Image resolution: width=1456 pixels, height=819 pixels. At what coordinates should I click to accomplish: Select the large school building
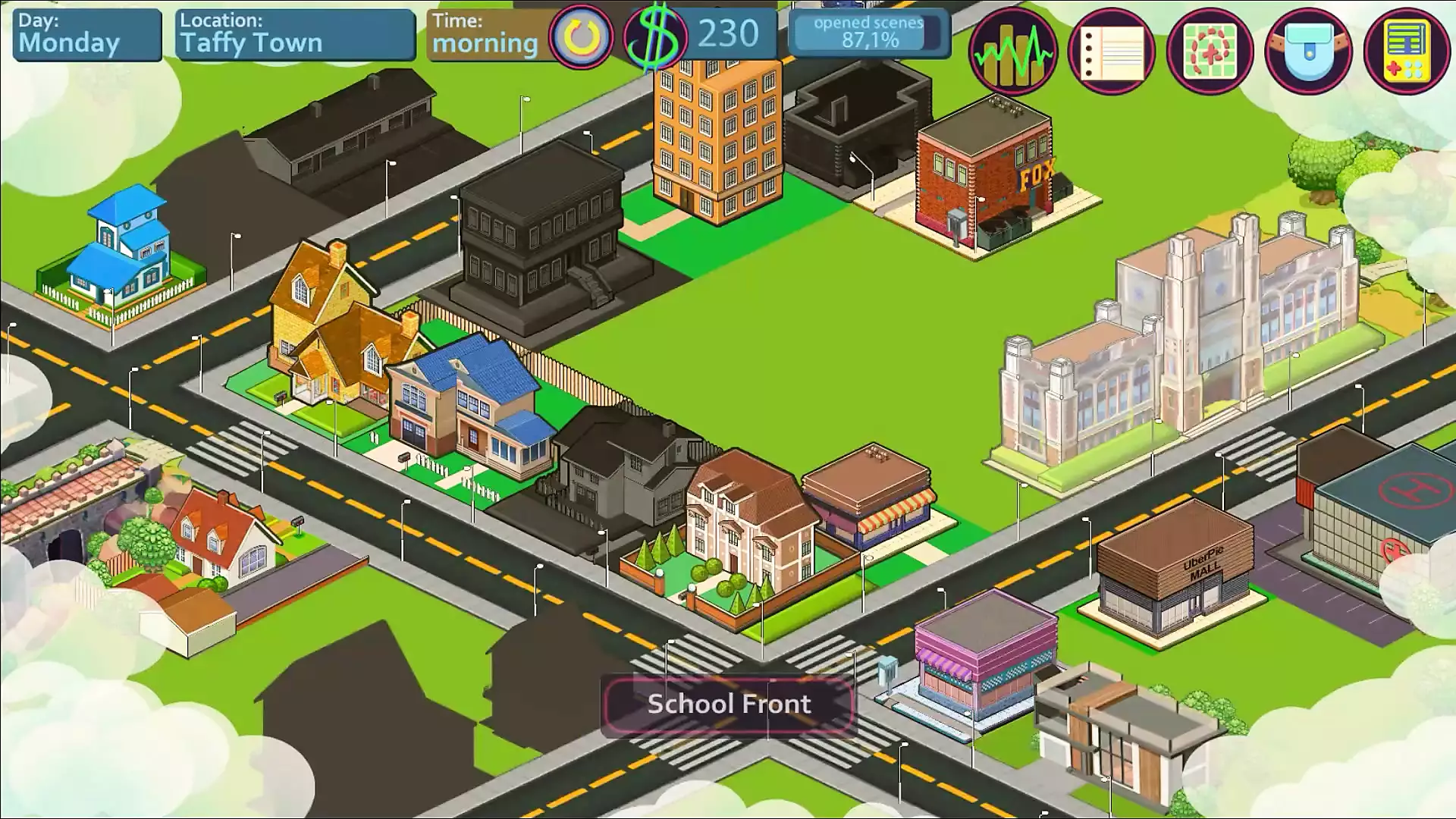(1175, 349)
